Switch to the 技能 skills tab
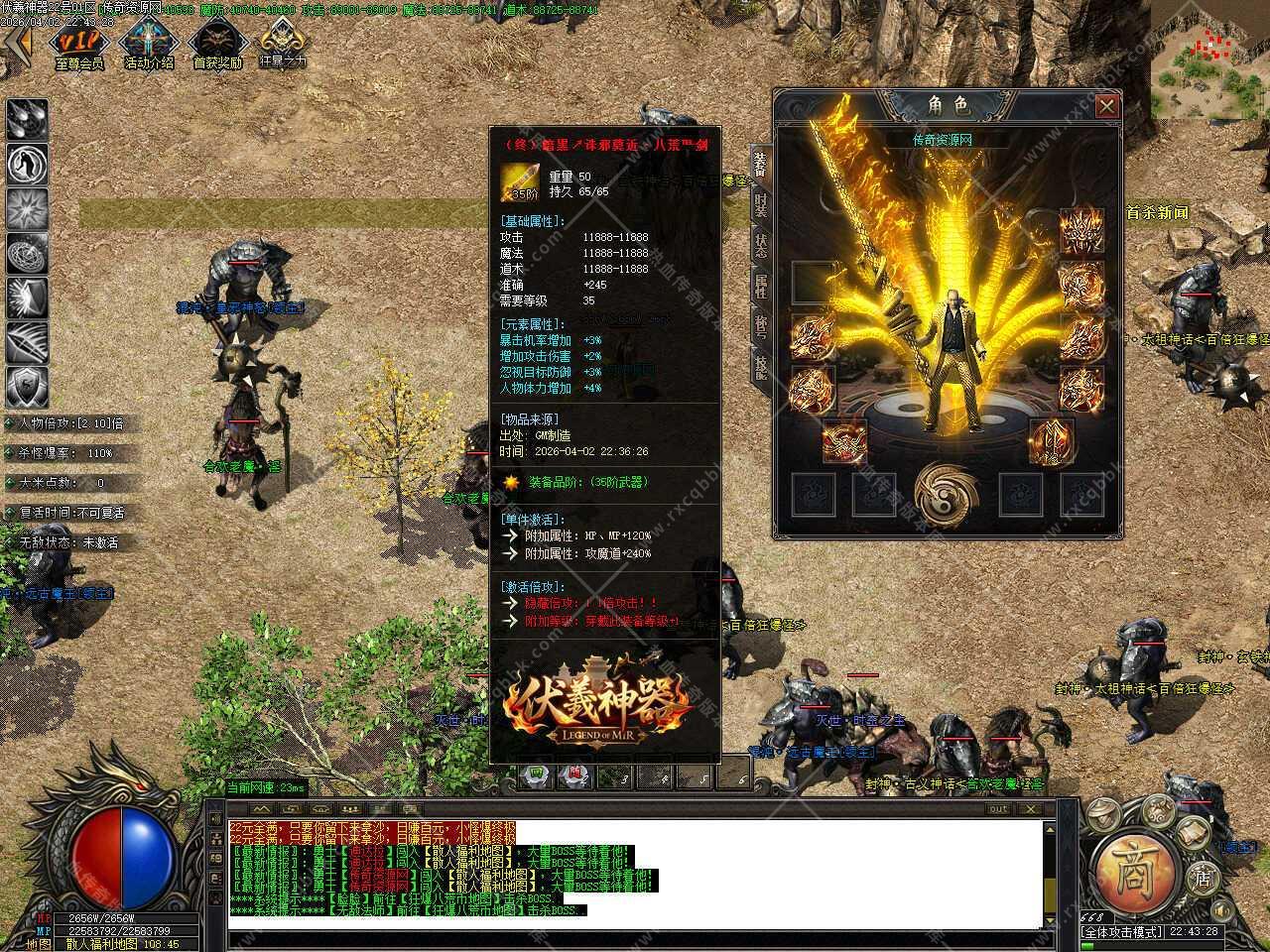 [x=760, y=368]
